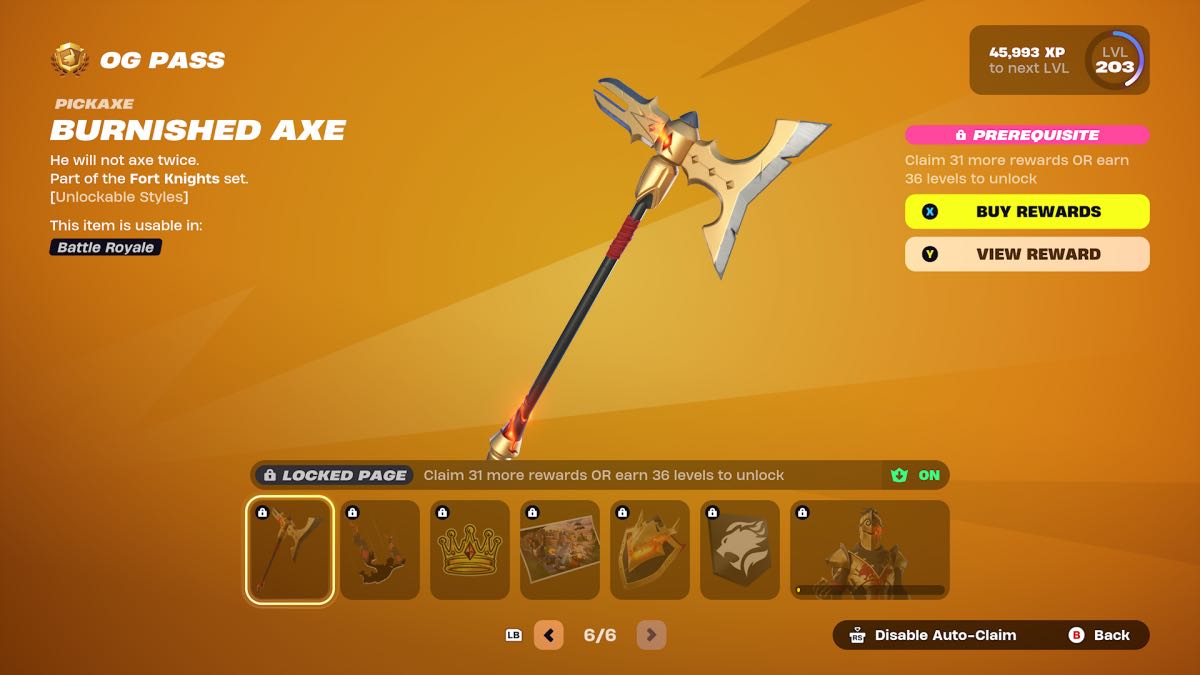
Task: Click the greyed-out next page arrow
Action: [x=651, y=635]
